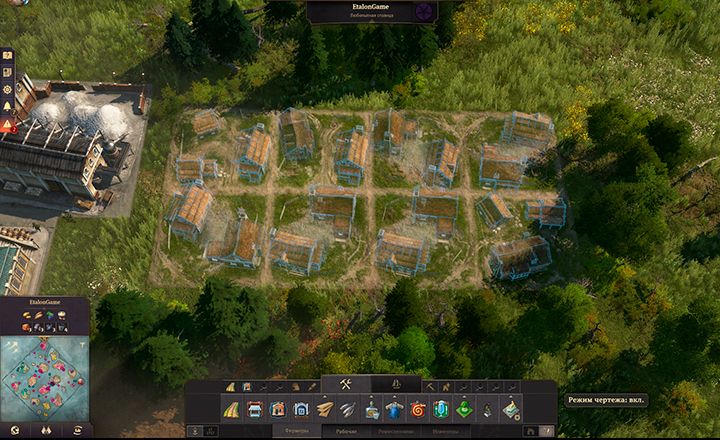This screenshot has height=440, width=720.
Task: Open the quest book icon
Action: tap(7, 55)
